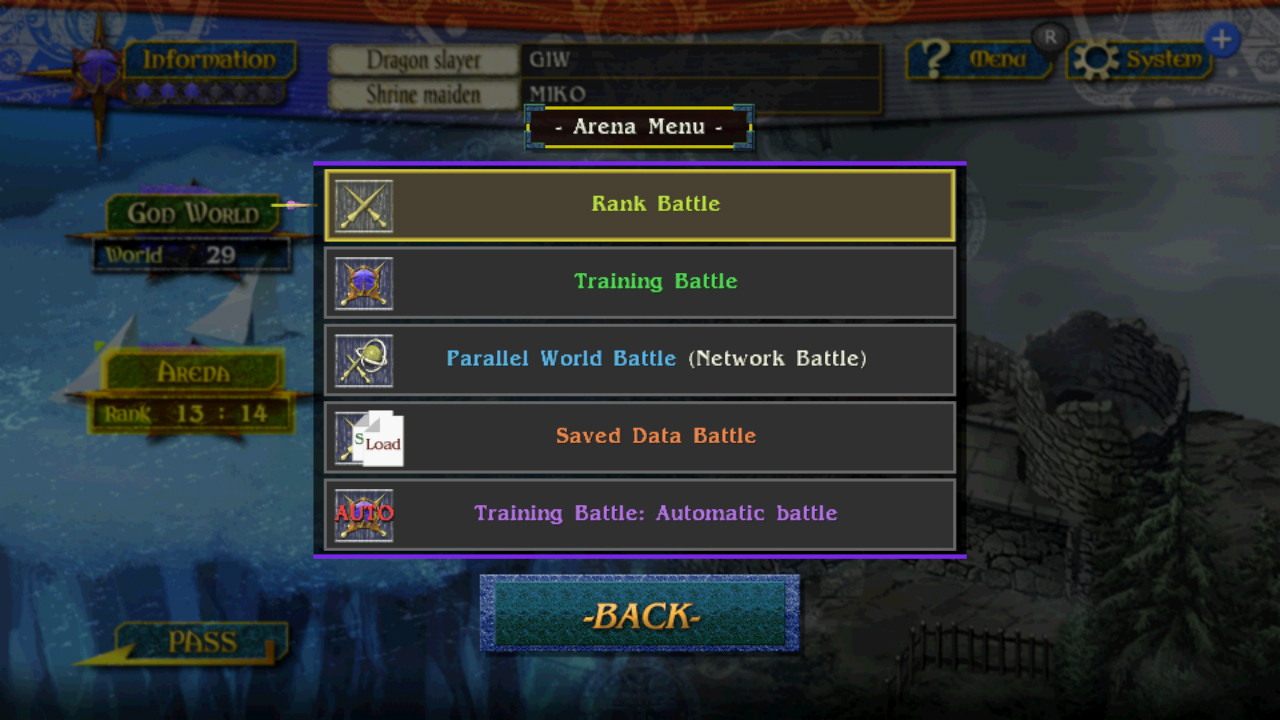Select the planet orbit Parallel World Battle icon
Image resolution: width=1280 pixels, height=720 pixels.
pos(364,360)
